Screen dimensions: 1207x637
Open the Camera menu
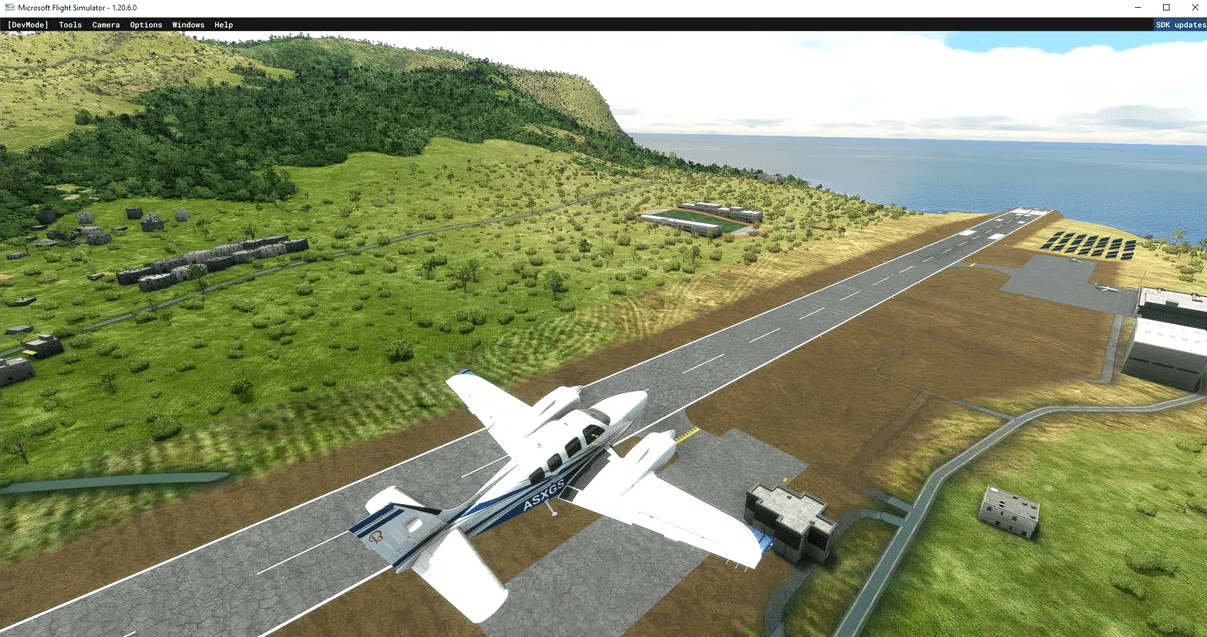coord(105,25)
